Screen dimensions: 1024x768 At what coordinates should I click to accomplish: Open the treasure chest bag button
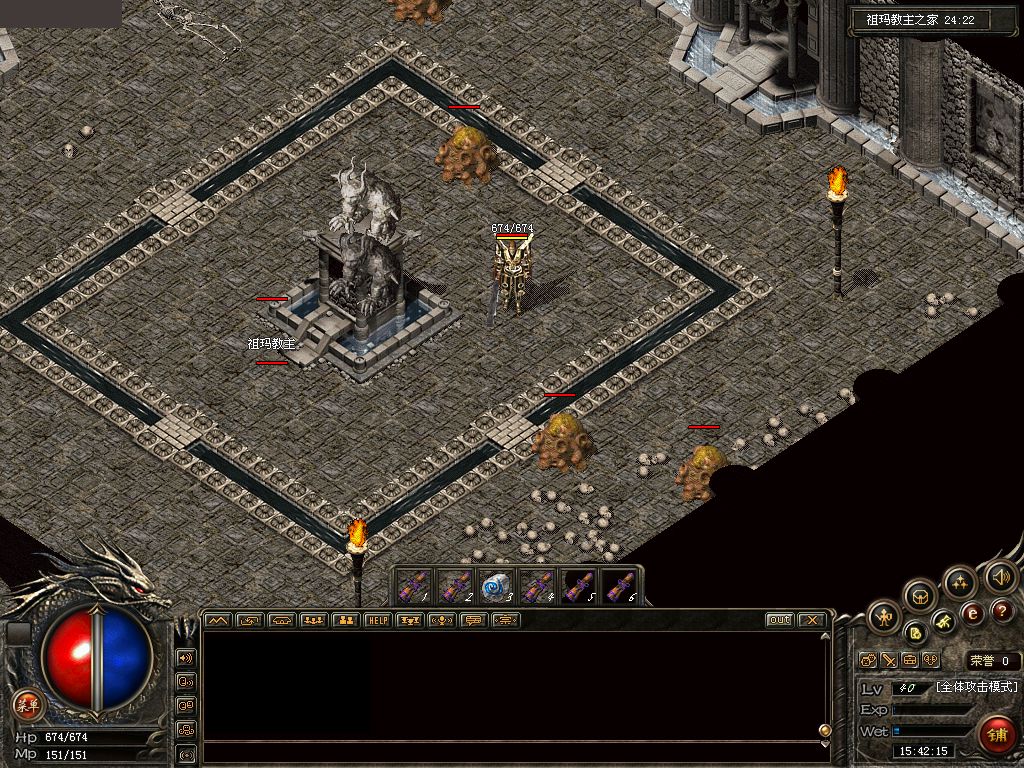[x=921, y=597]
